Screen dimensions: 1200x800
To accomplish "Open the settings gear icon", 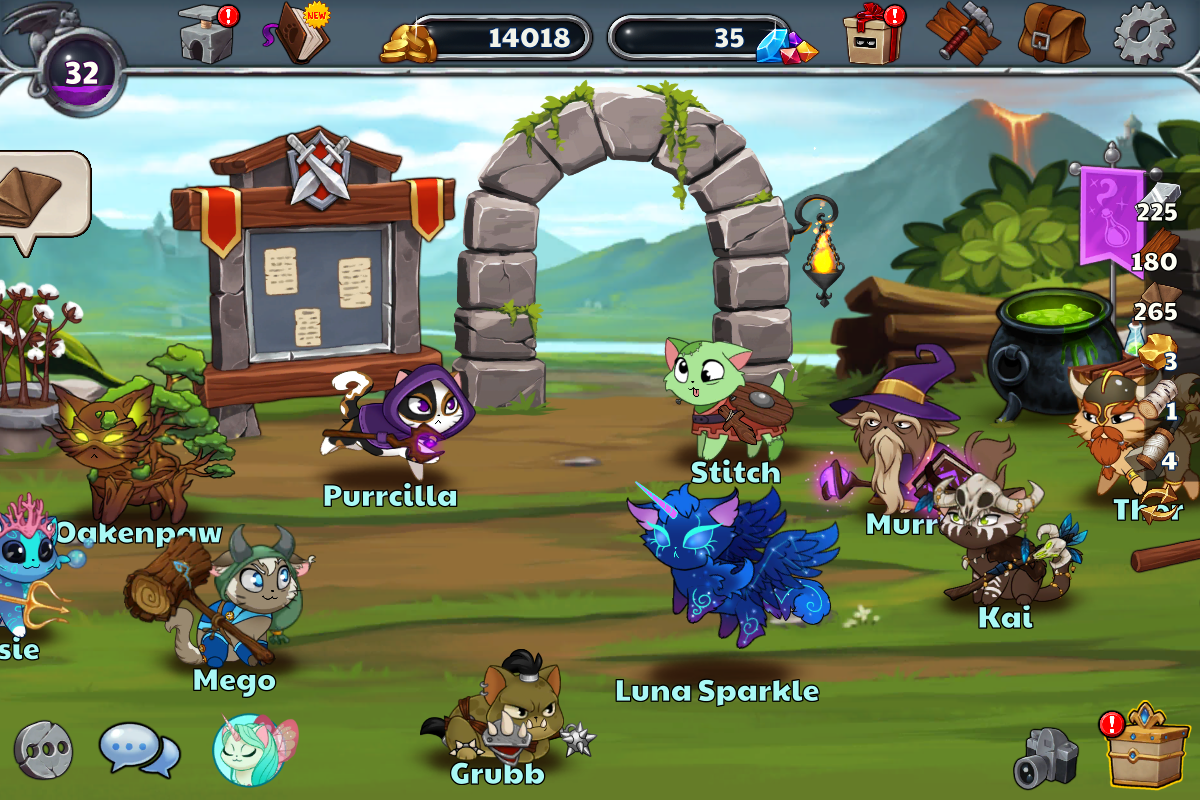I will point(1143,34).
